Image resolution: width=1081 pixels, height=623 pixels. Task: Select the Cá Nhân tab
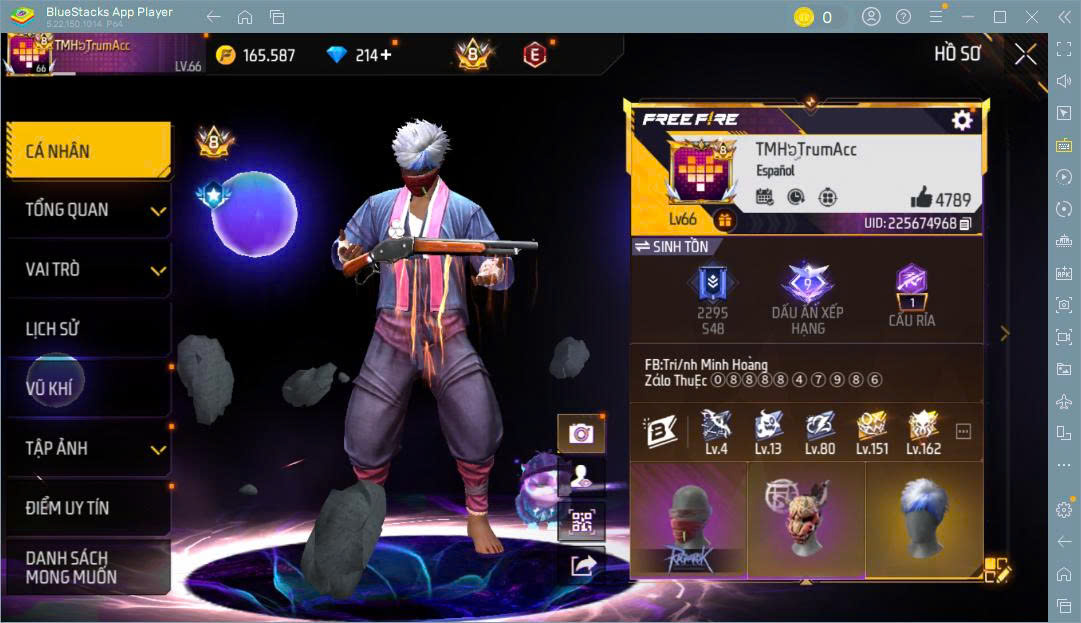click(88, 151)
